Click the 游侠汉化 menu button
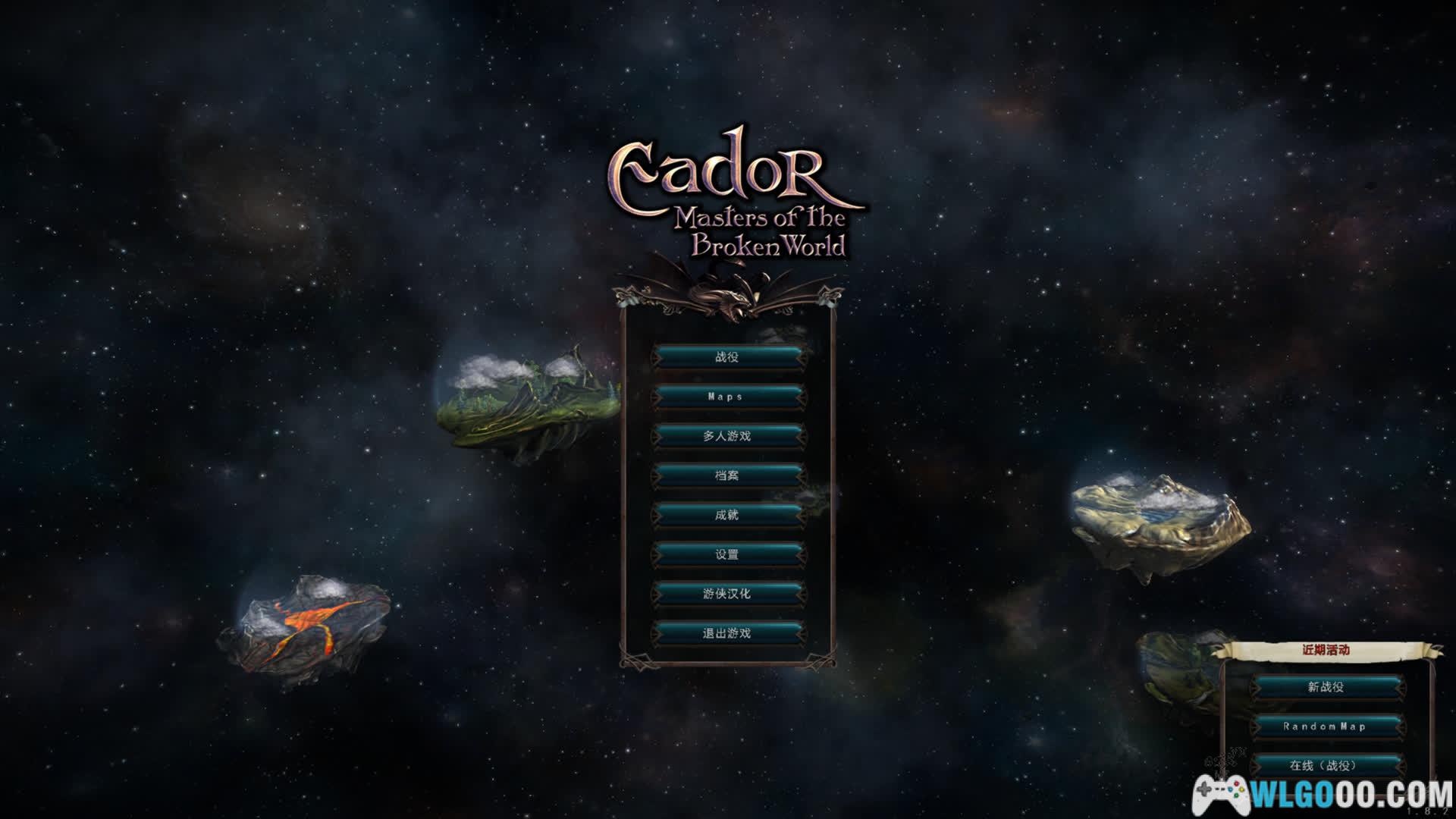 (x=727, y=594)
